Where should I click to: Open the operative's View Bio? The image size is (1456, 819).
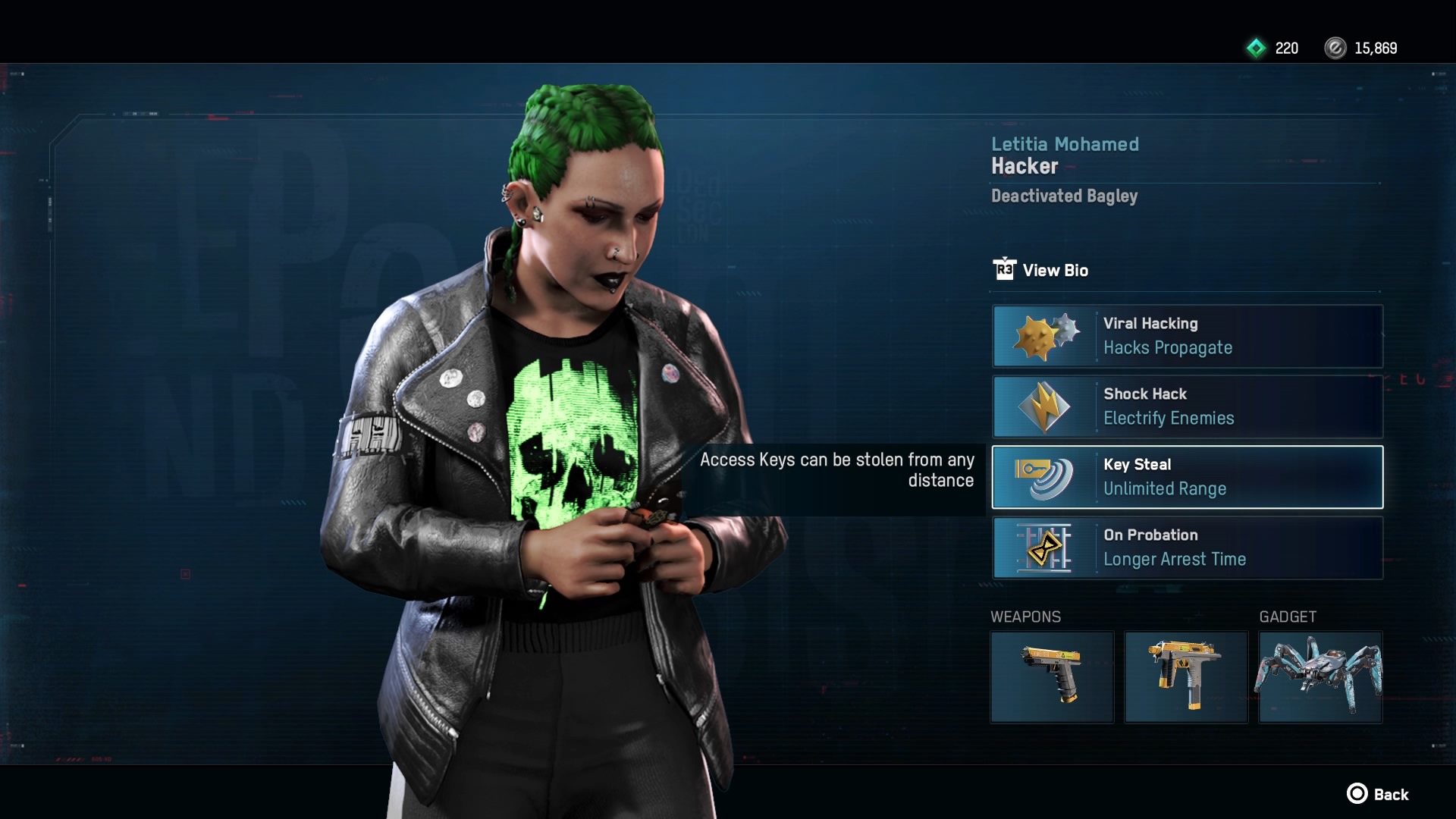(1055, 270)
